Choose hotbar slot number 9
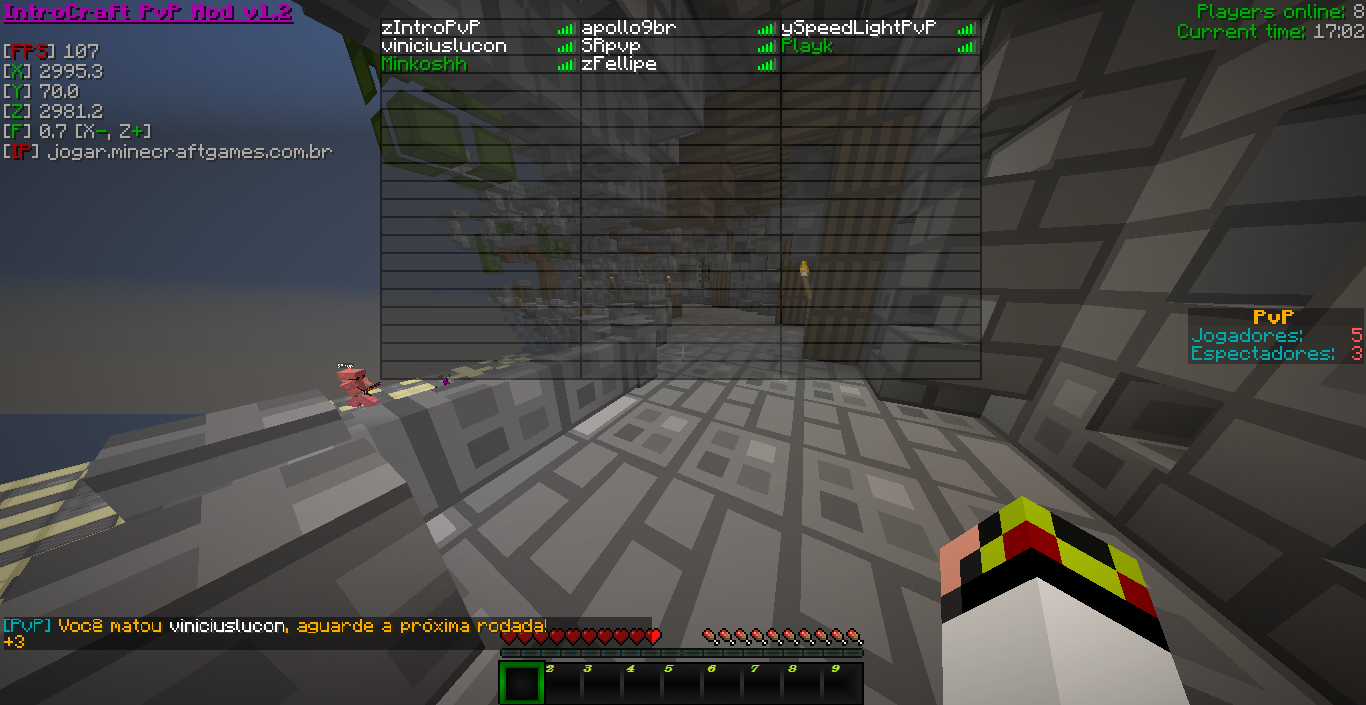1366x705 pixels. [843, 684]
